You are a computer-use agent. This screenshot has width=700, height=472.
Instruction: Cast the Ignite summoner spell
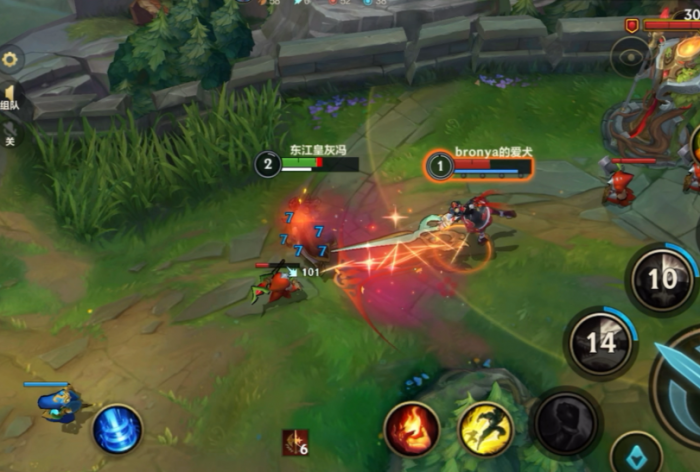[x=412, y=429]
